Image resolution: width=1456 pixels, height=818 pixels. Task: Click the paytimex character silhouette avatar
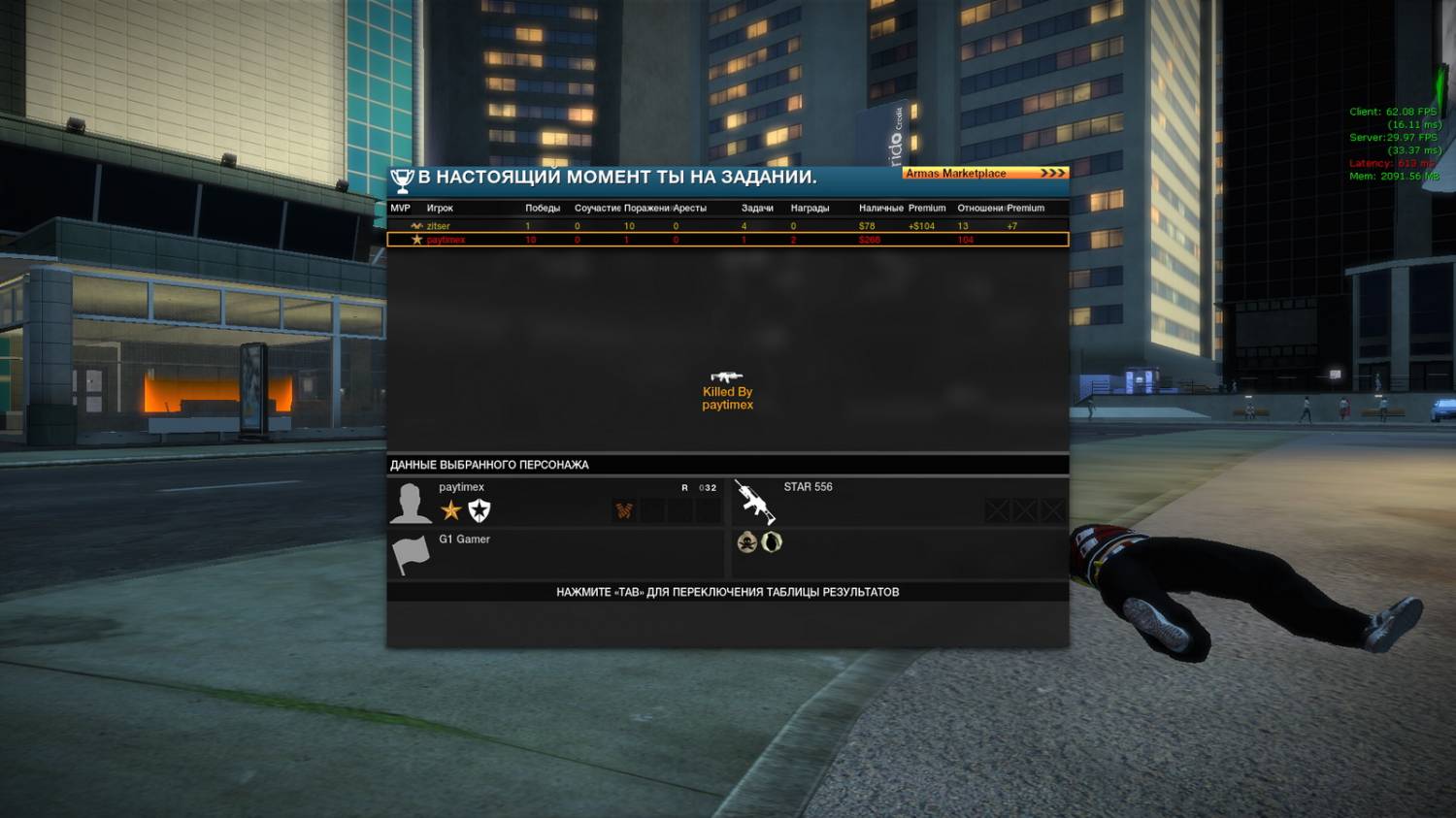coord(410,503)
